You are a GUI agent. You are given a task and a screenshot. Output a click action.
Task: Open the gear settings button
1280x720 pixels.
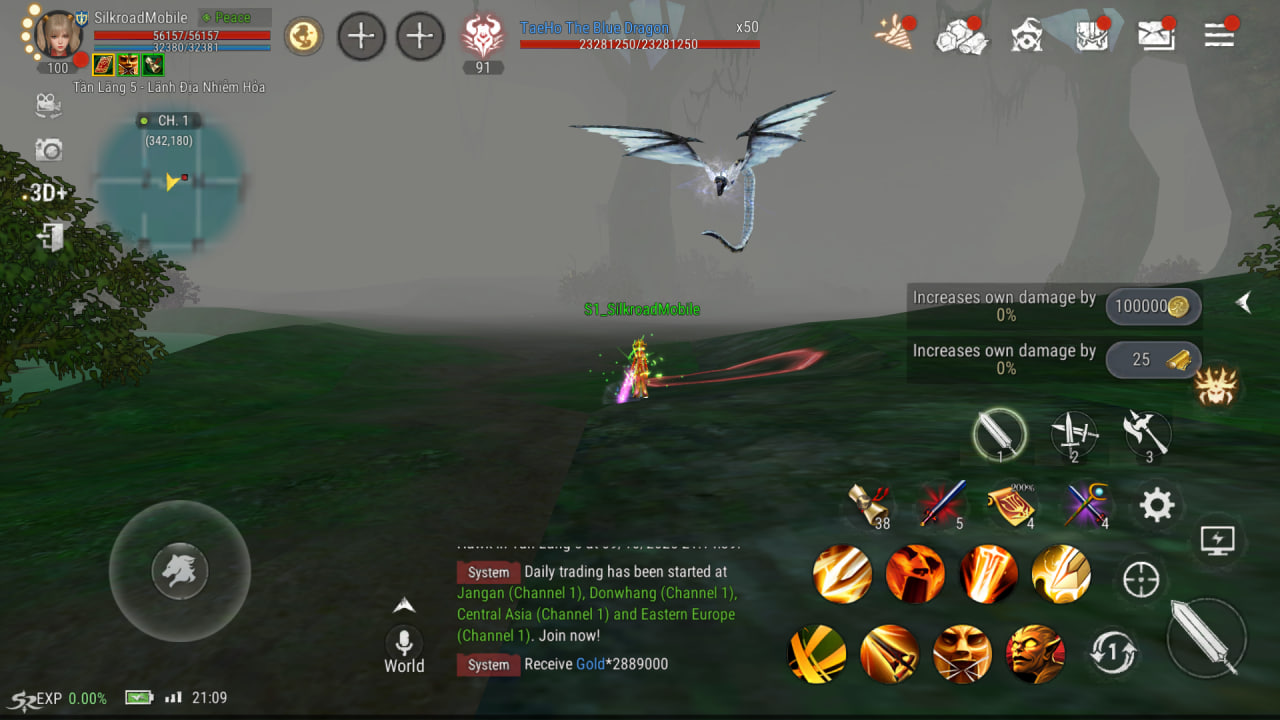(1156, 506)
